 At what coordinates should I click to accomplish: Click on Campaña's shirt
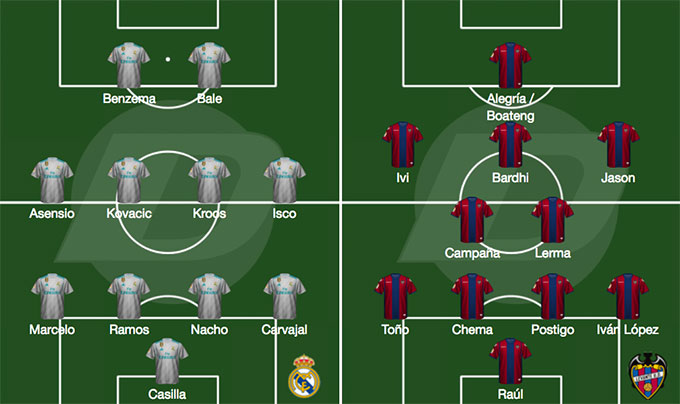click(472, 221)
